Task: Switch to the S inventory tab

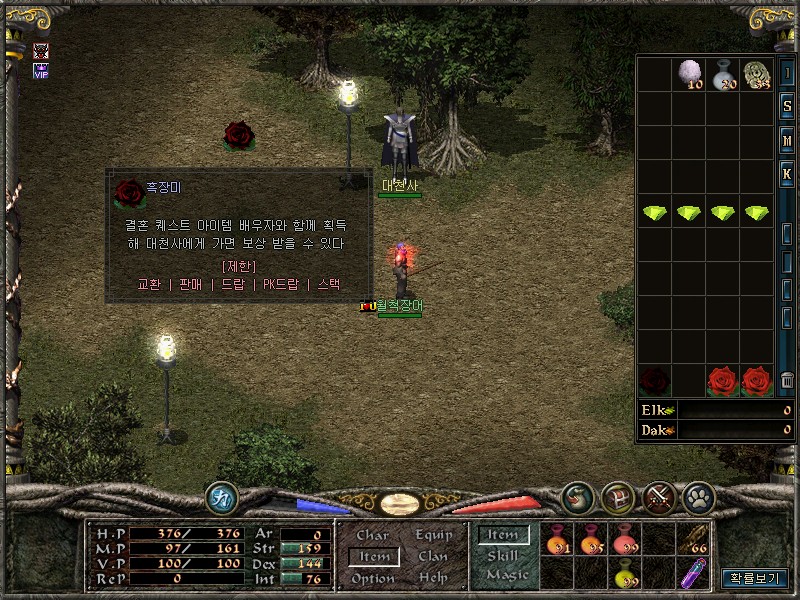Action: coord(787,107)
